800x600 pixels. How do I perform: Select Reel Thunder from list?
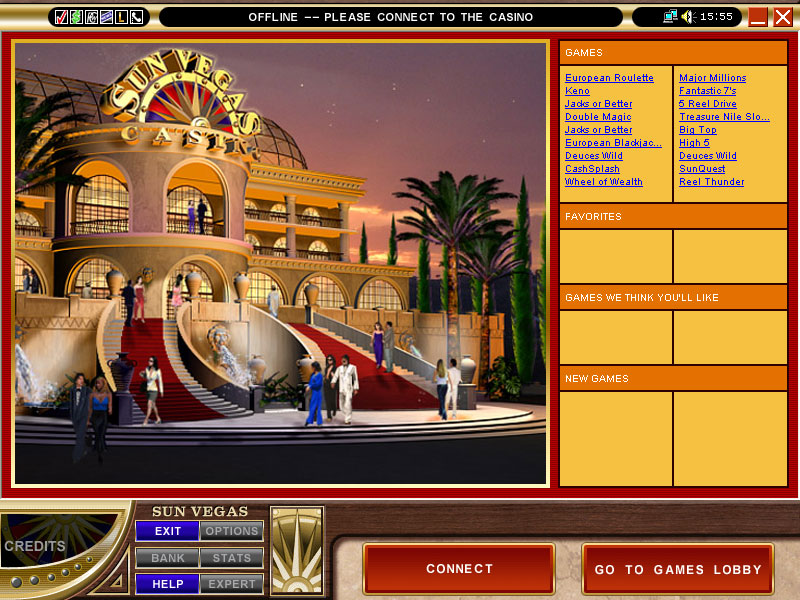[x=711, y=182]
